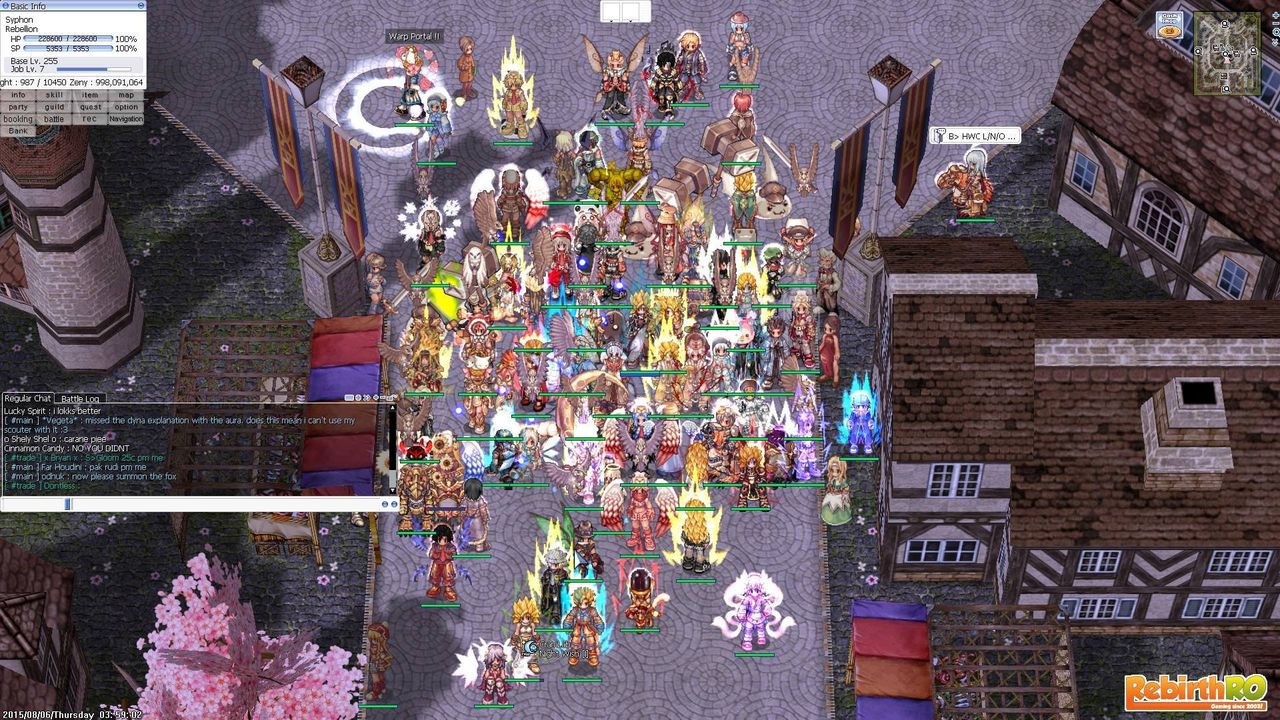Open the guild window button

pyautogui.click(x=55, y=106)
